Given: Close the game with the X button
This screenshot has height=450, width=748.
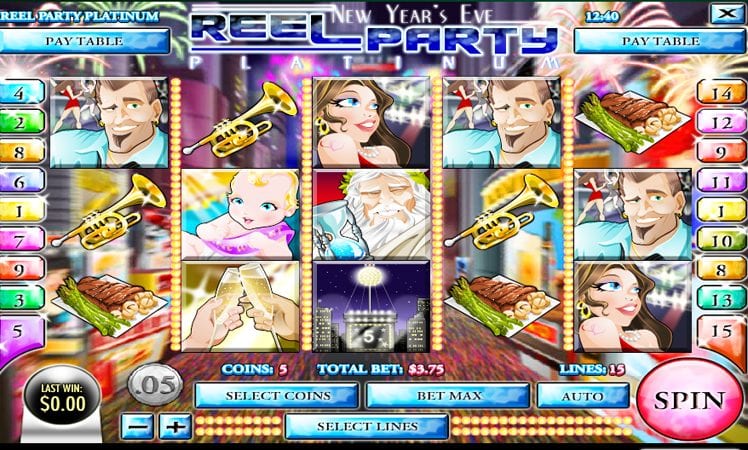Looking at the screenshot, I should 721,14.
